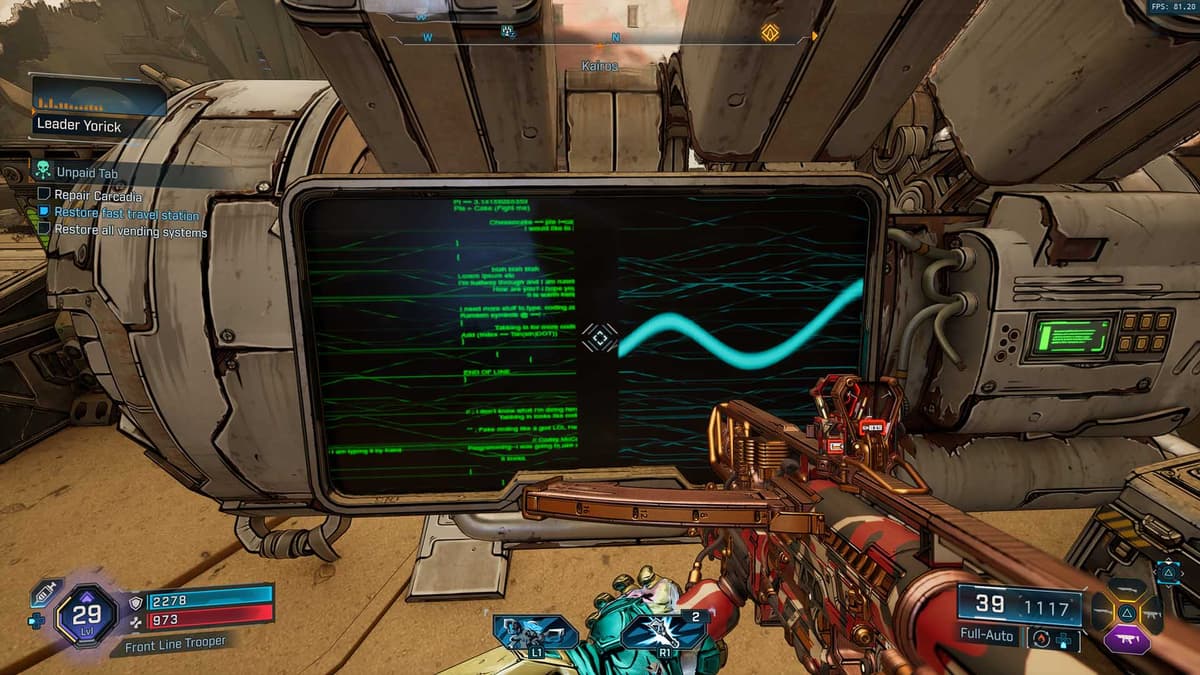Screen dimensions: 1200x675
Task: Select the Restore fast travel station objective
Action: pyautogui.click(x=126, y=214)
